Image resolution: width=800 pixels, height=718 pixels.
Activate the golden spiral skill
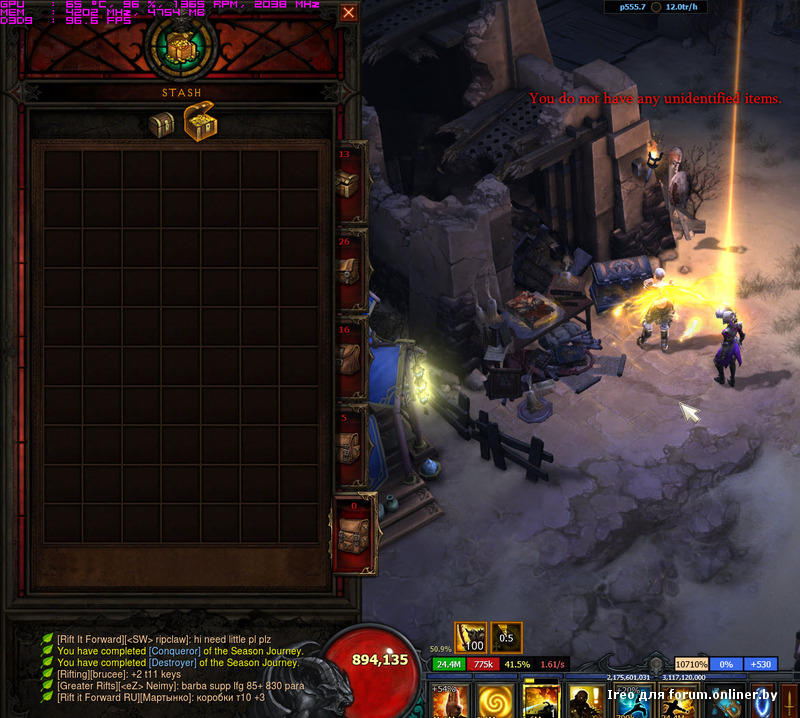(x=493, y=700)
